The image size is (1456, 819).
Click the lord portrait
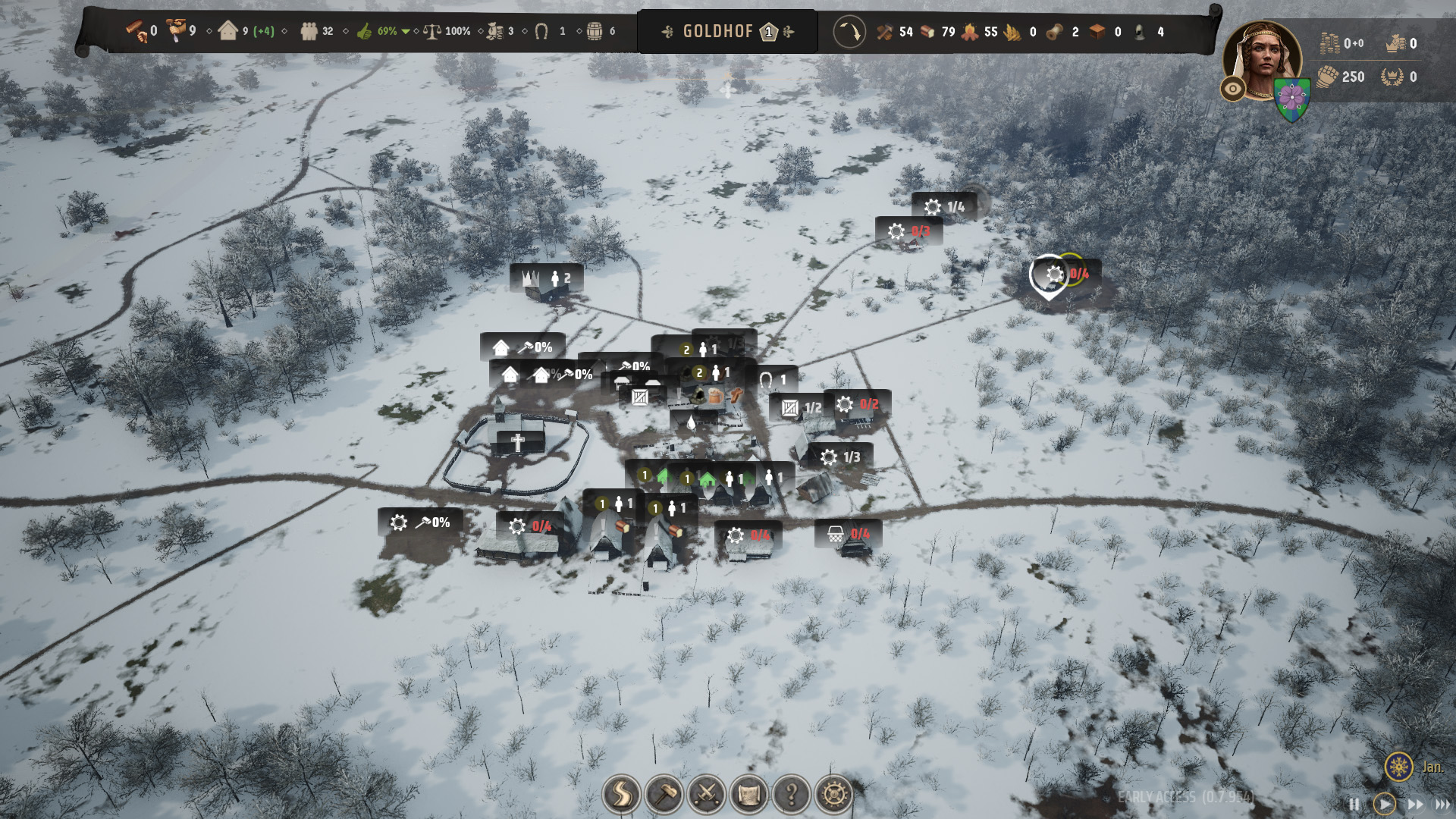tap(1263, 59)
